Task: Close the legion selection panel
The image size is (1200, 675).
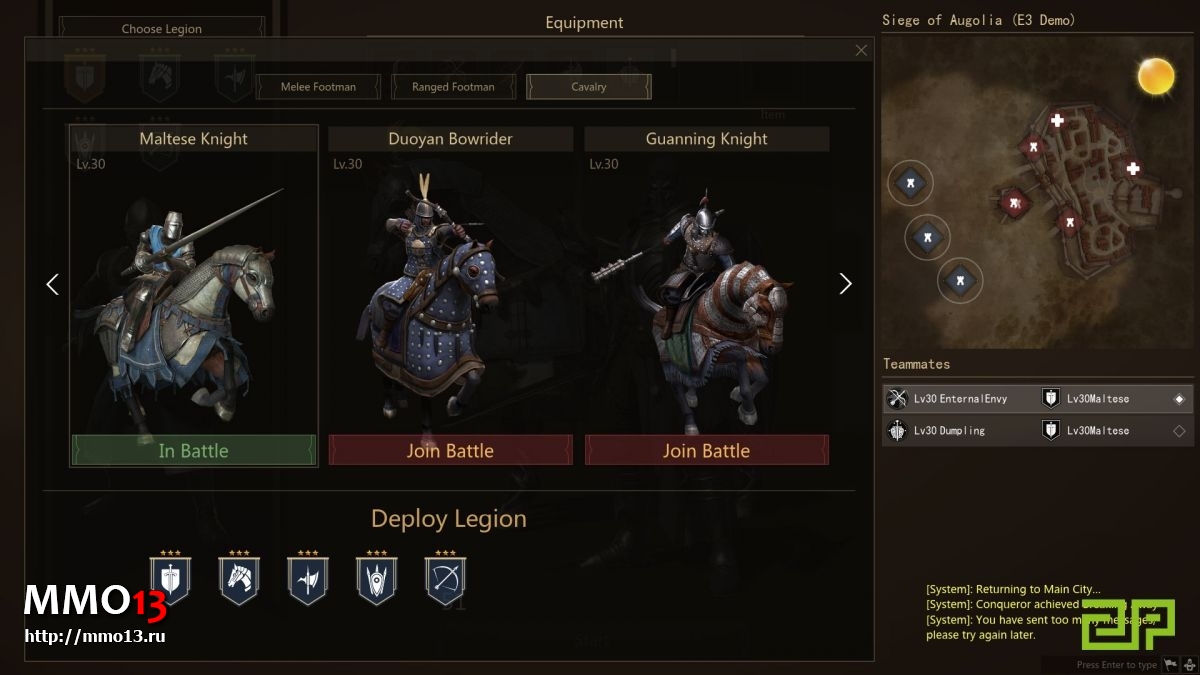Action: [862, 50]
